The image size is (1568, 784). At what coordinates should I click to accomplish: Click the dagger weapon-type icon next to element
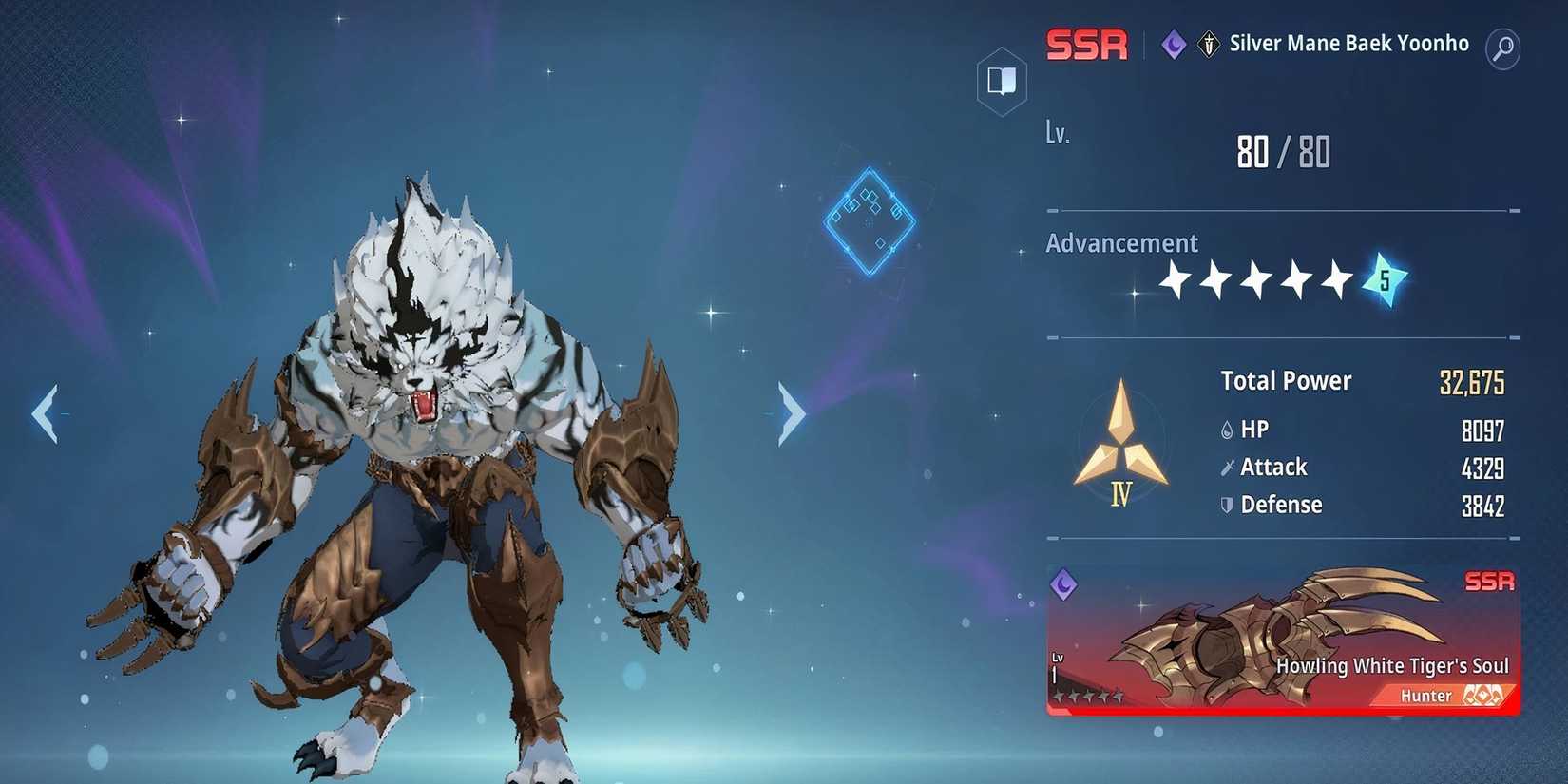click(1208, 46)
